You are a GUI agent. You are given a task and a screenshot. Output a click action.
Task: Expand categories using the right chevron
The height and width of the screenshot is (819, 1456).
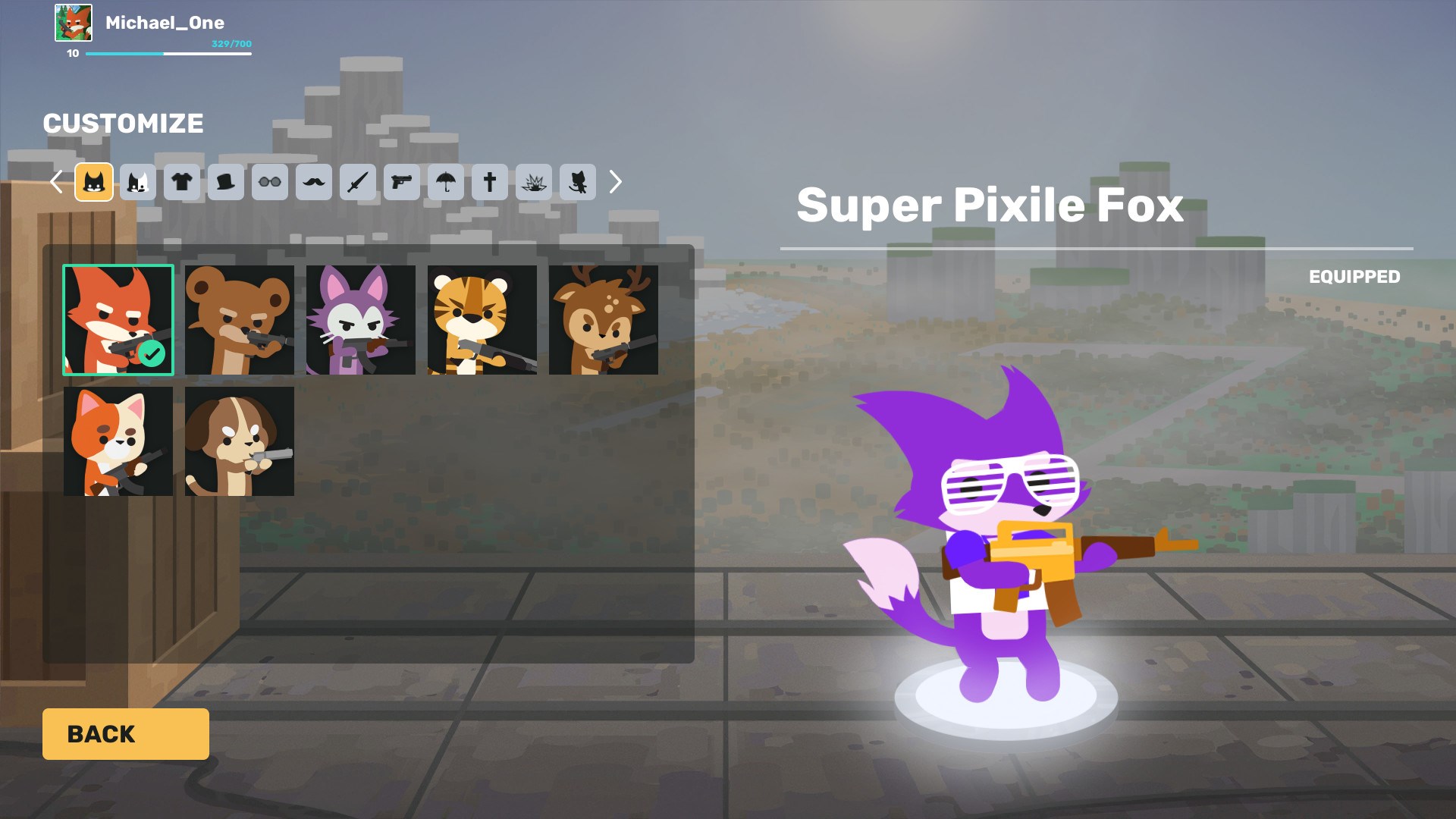click(x=615, y=182)
